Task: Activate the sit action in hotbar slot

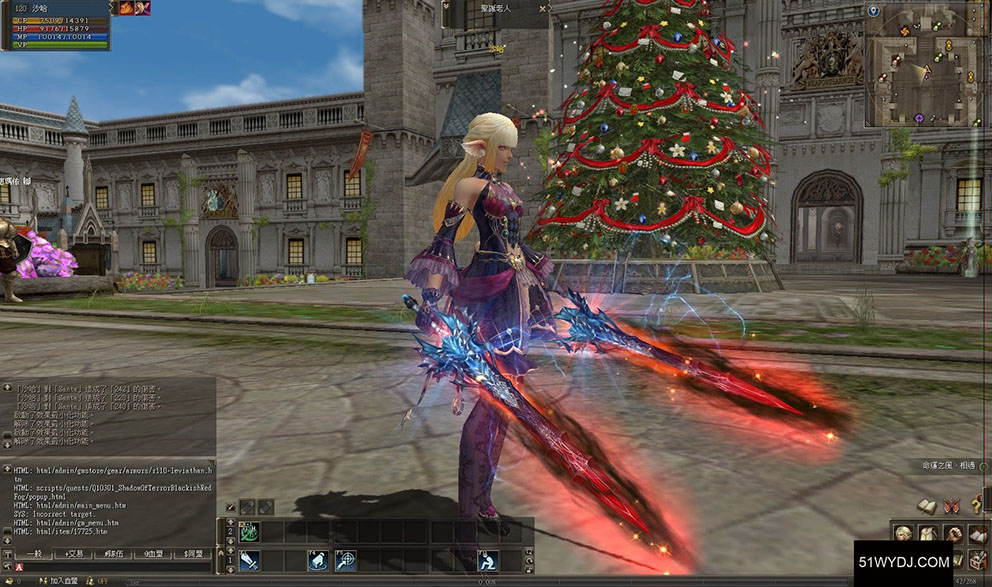Action: coord(488,560)
